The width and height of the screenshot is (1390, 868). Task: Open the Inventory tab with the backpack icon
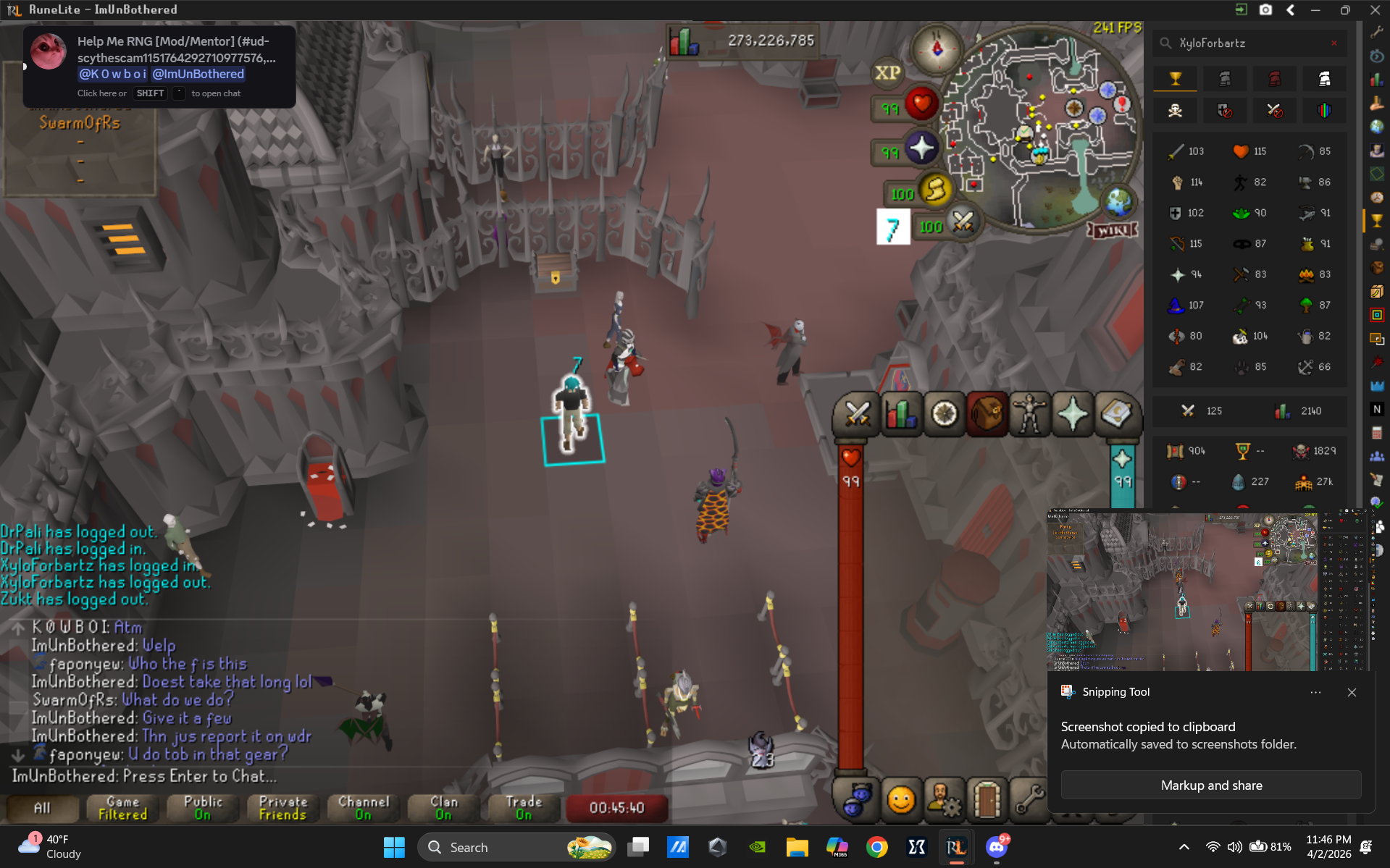(987, 414)
